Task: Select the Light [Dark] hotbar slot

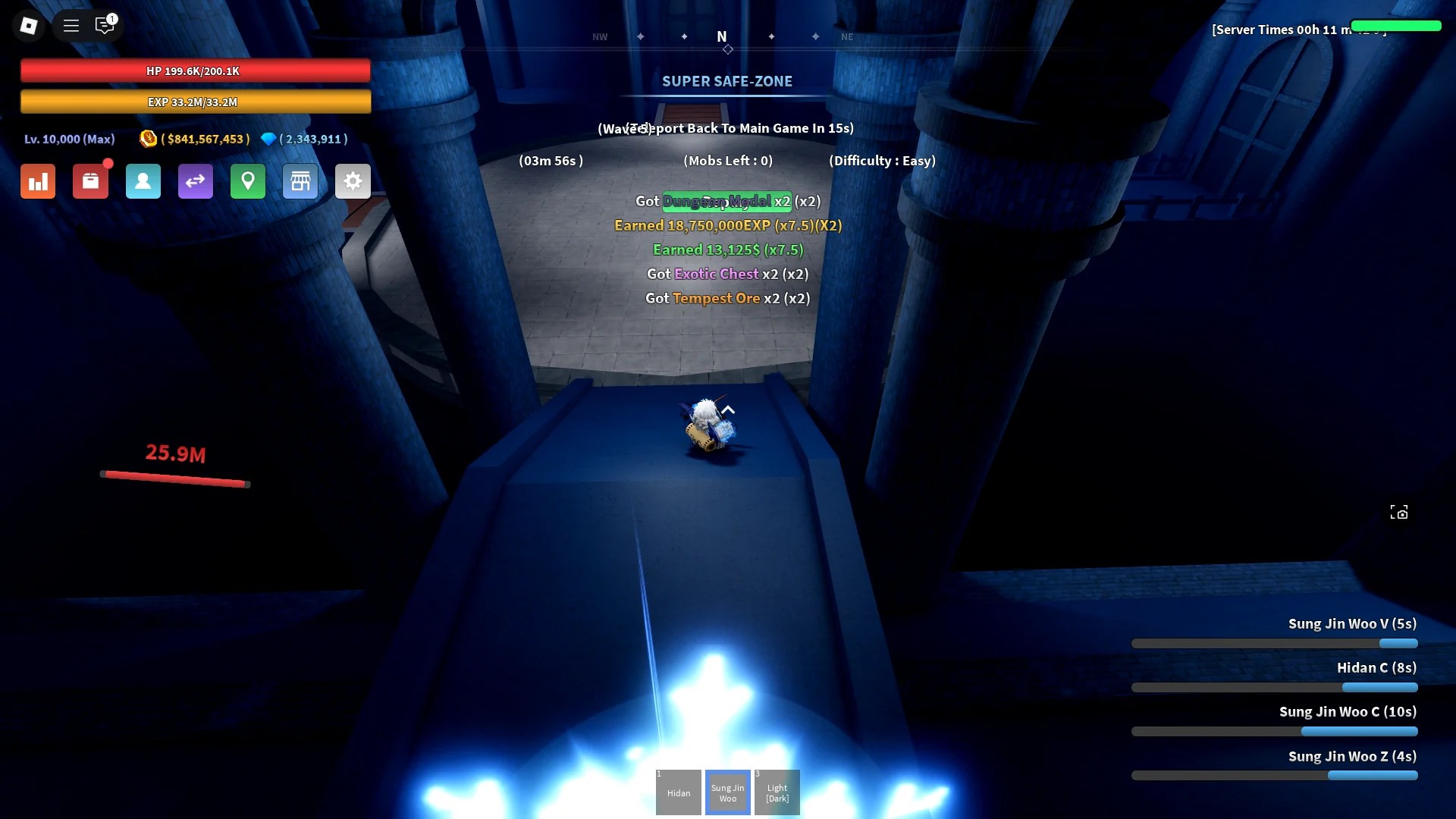Action: tap(777, 792)
